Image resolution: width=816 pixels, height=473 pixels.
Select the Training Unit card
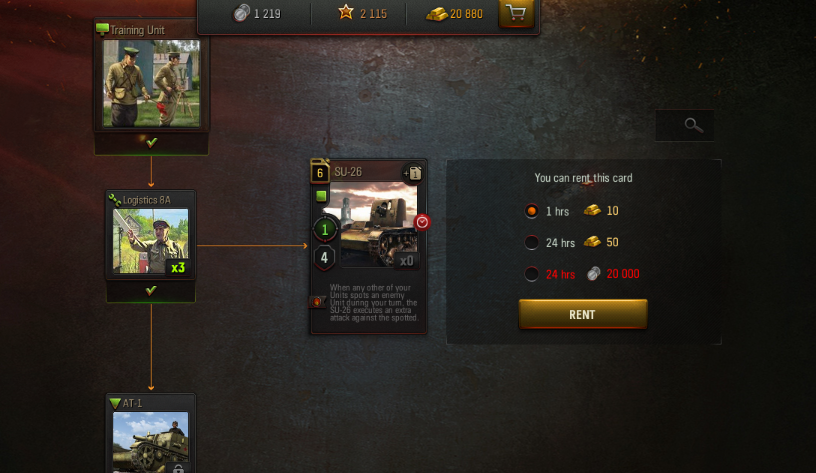(151, 82)
